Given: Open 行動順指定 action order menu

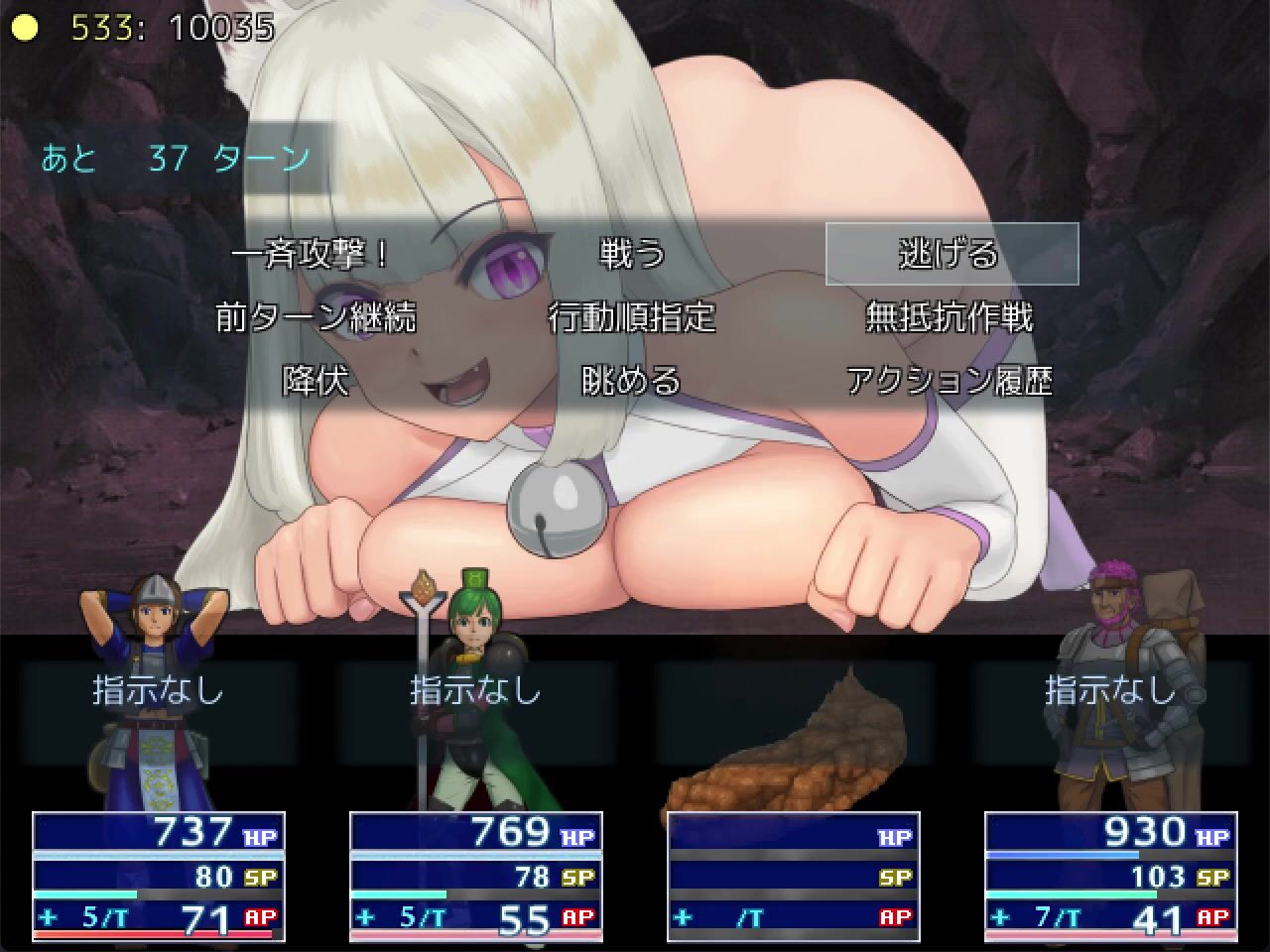Looking at the screenshot, I should click(x=633, y=318).
